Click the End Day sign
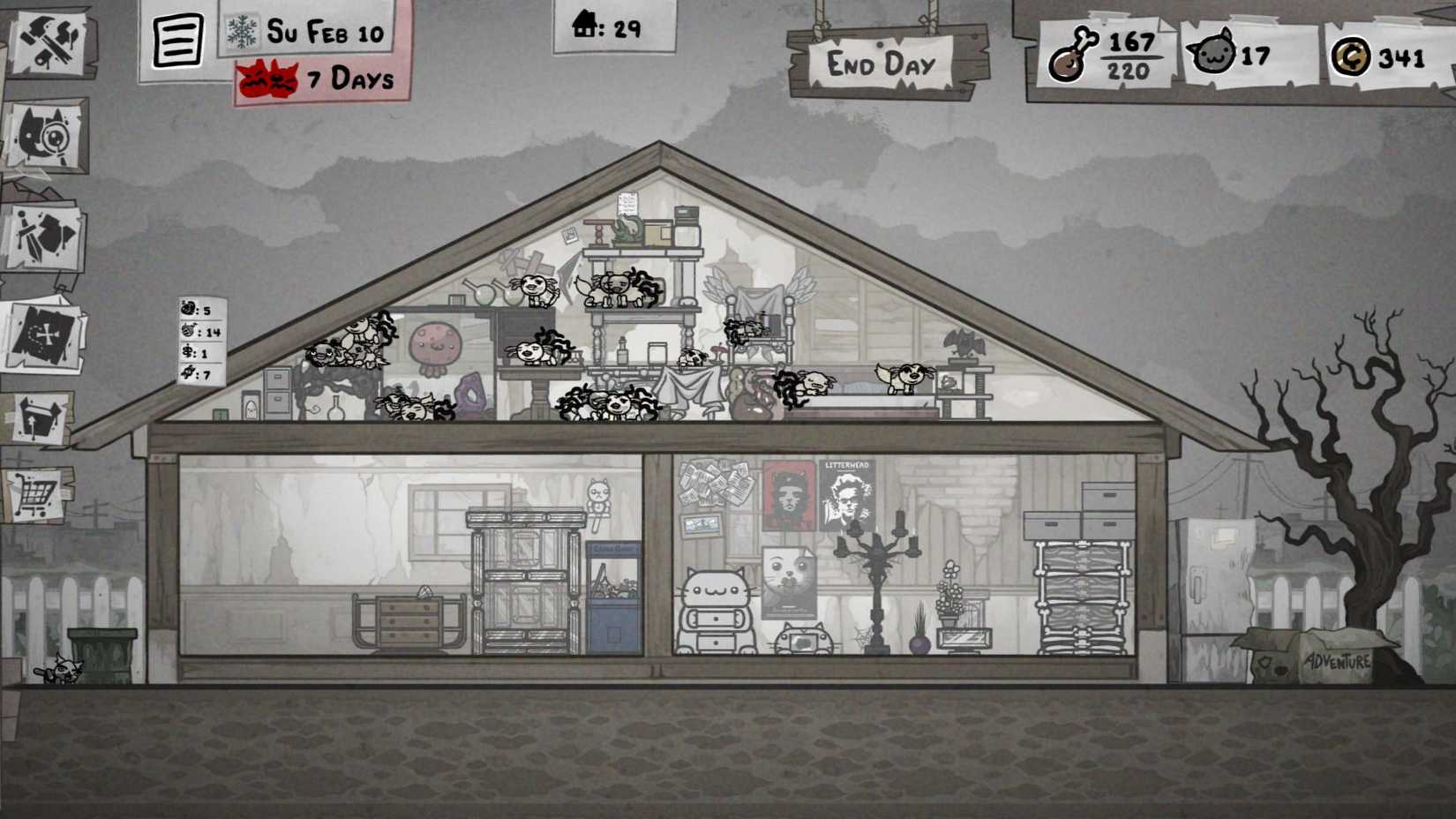The width and height of the screenshot is (1456, 819). pyautogui.click(x=881, y=63)
